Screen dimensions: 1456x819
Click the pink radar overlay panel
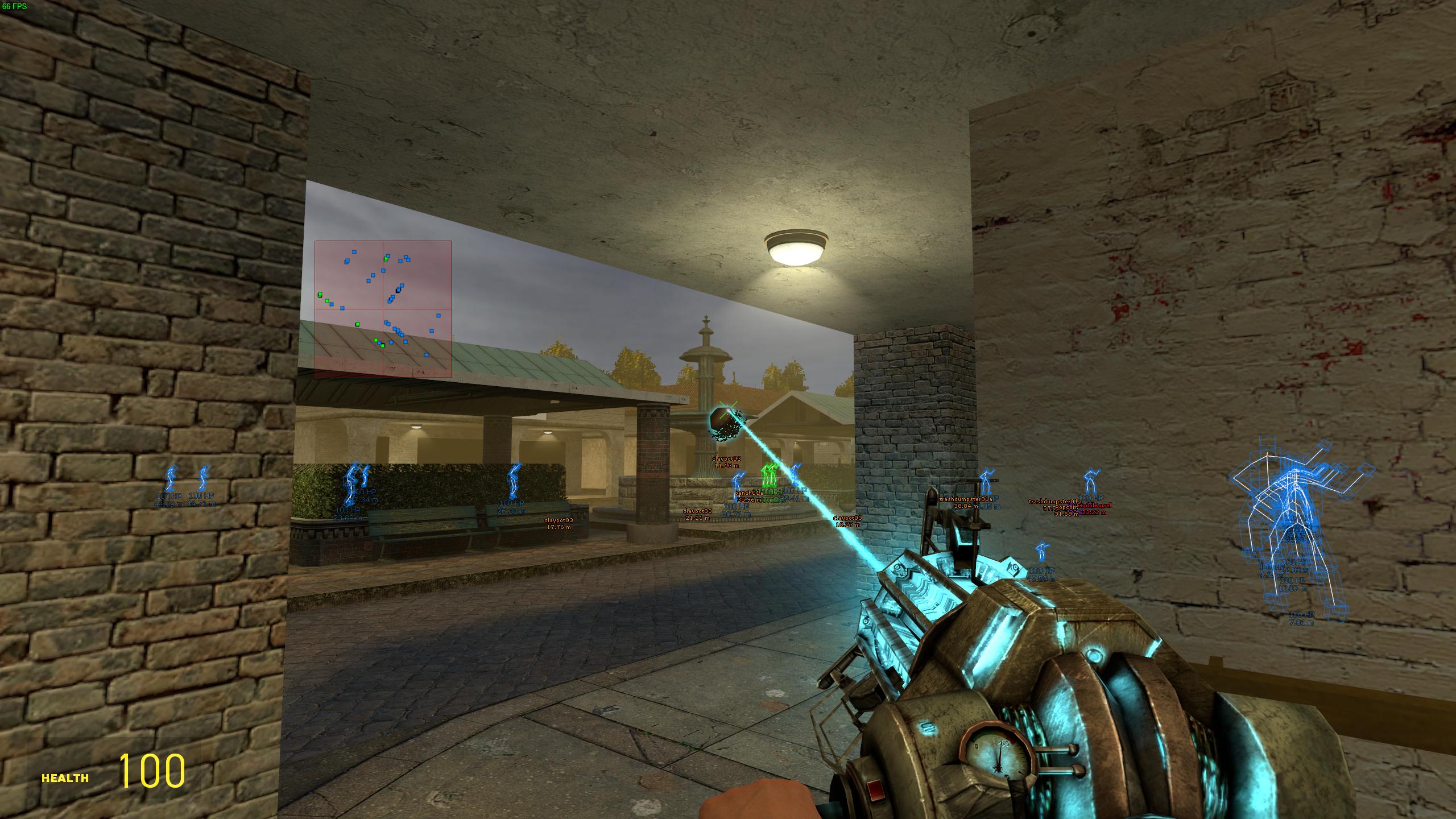[383, 309]
